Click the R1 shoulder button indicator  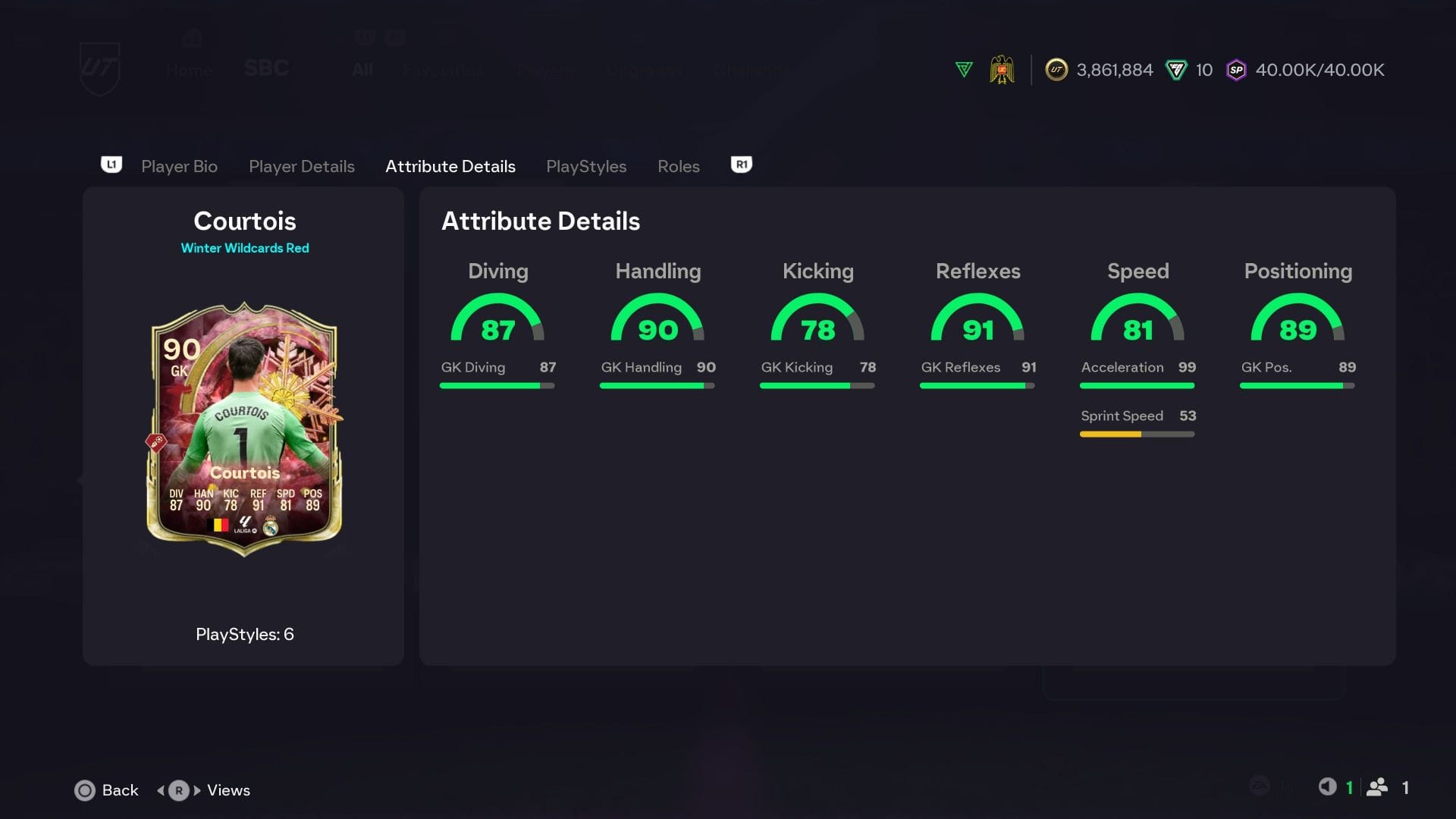740,165
